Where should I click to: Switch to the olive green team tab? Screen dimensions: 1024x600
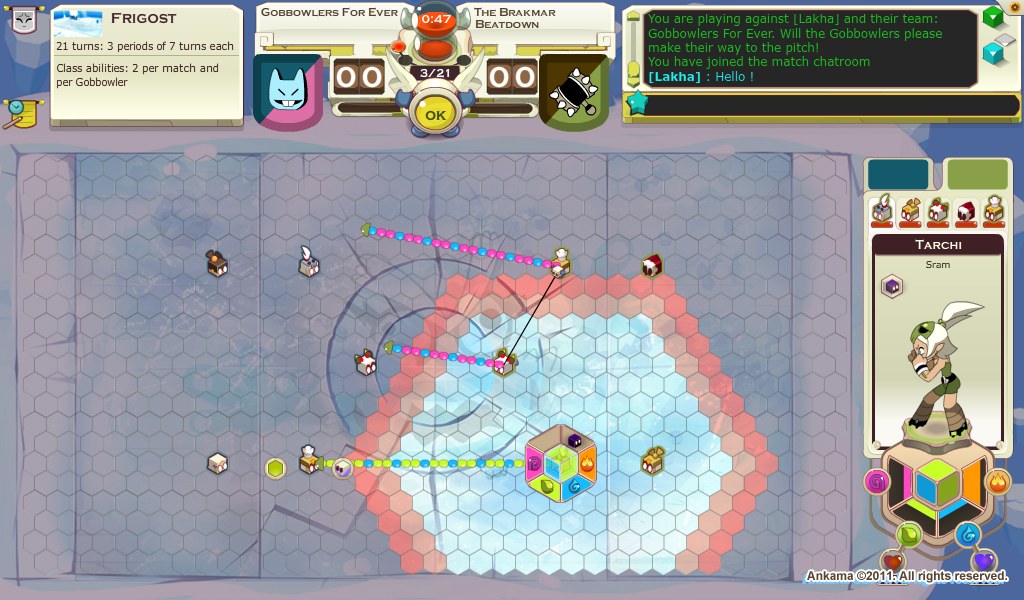[x=977, y=174]
